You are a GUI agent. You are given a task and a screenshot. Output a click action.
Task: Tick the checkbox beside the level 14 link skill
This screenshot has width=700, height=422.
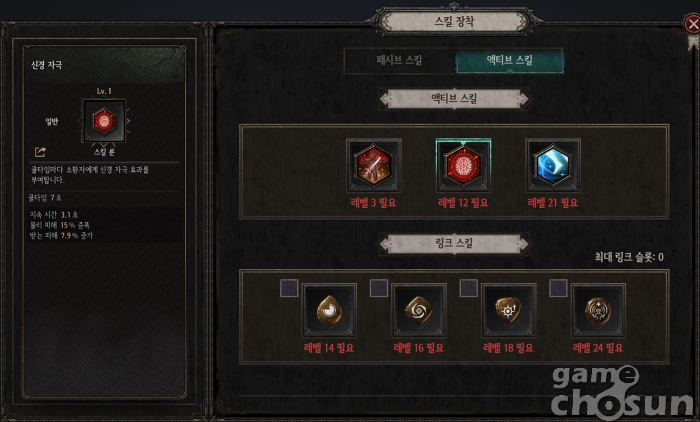click(289, 288)
